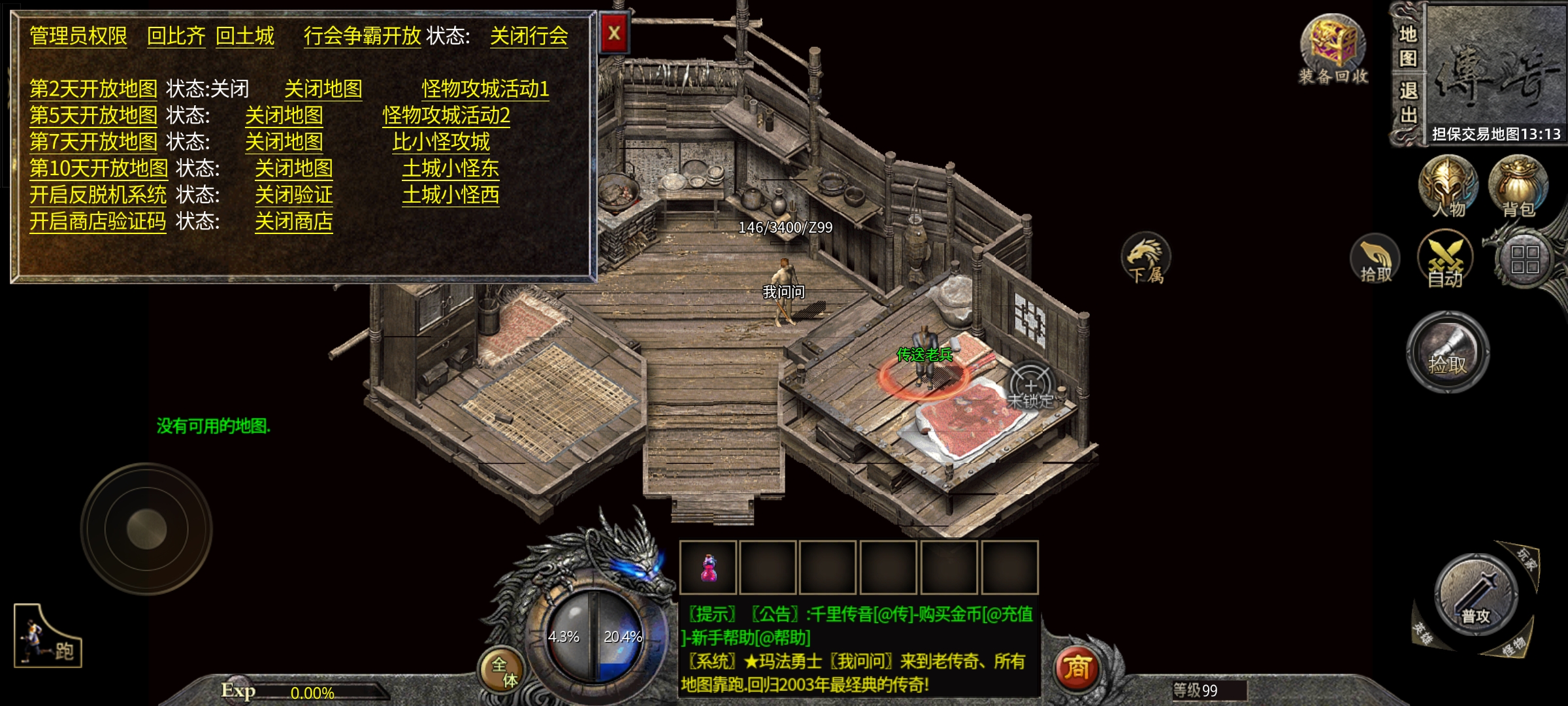Choose the 关闭行会 option
The width and height of the screenshot is (1568, 706).
coord(529,36)
